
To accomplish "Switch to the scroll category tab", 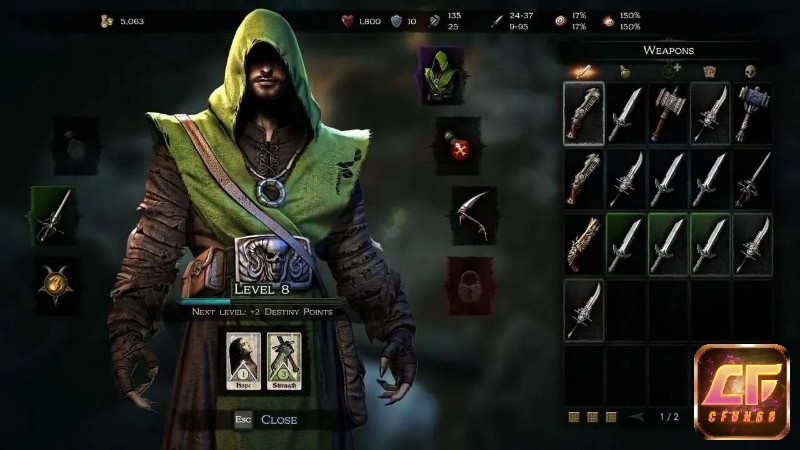I will pos(710,72).
